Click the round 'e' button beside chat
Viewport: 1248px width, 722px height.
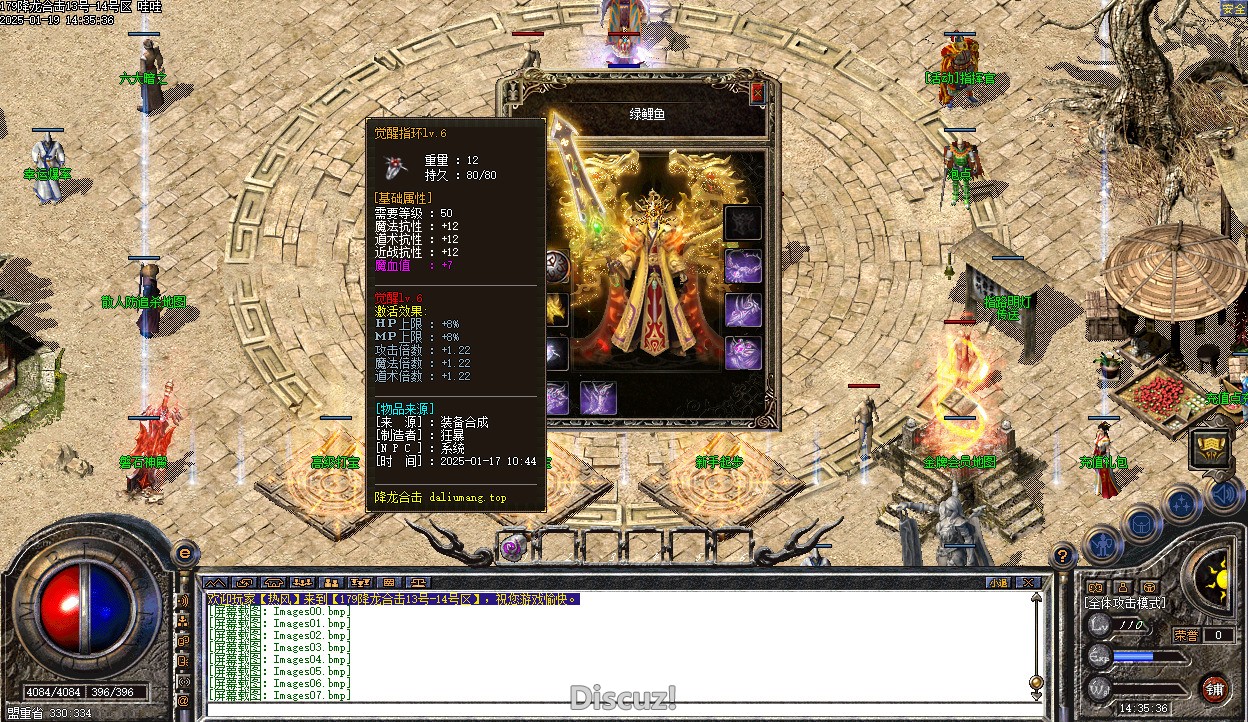tap(184, 552)
